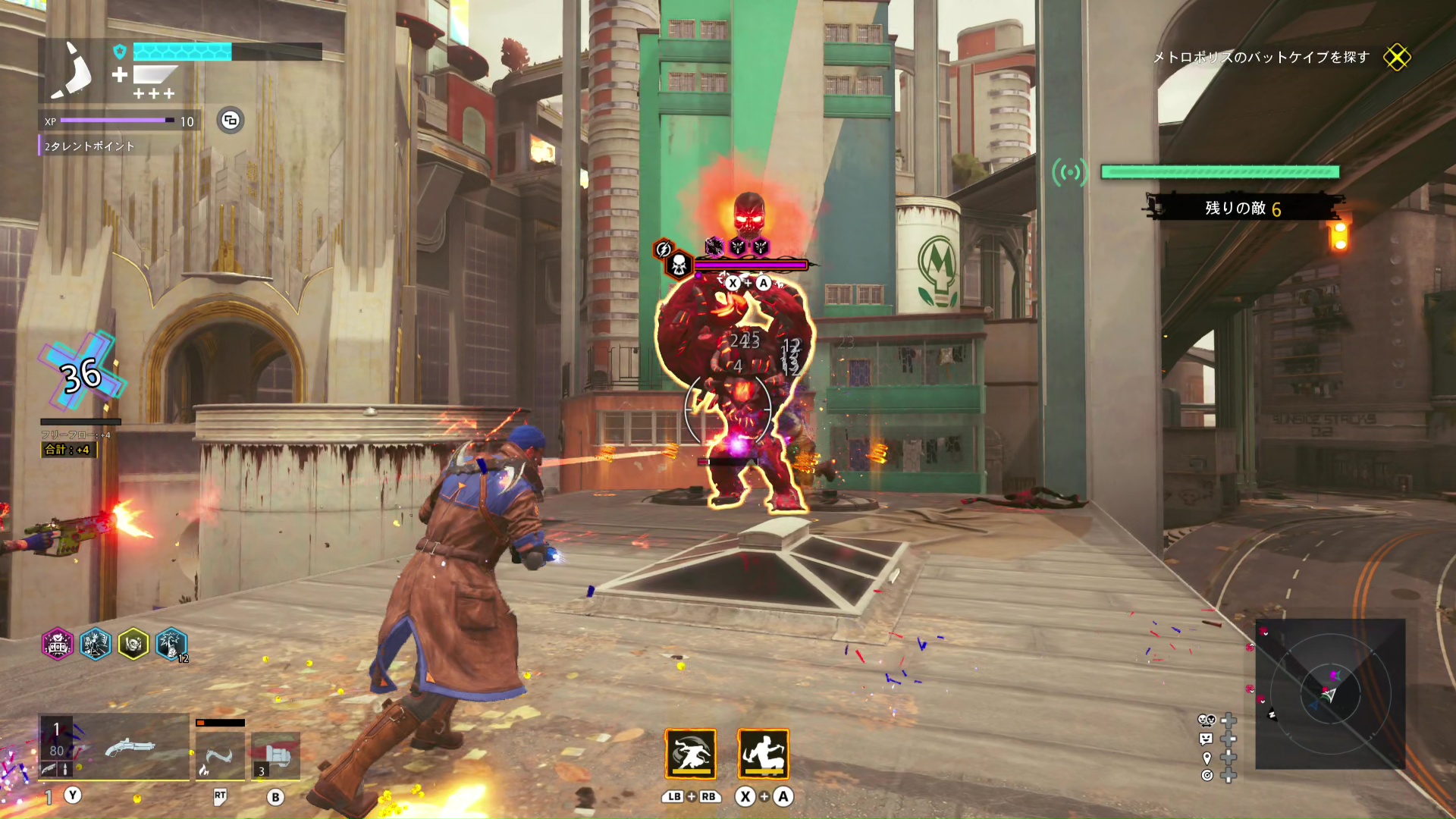The height and width of the screenshot is (819, 1456).
Task: Open the talent points notification
Action: tap(89, 146)
